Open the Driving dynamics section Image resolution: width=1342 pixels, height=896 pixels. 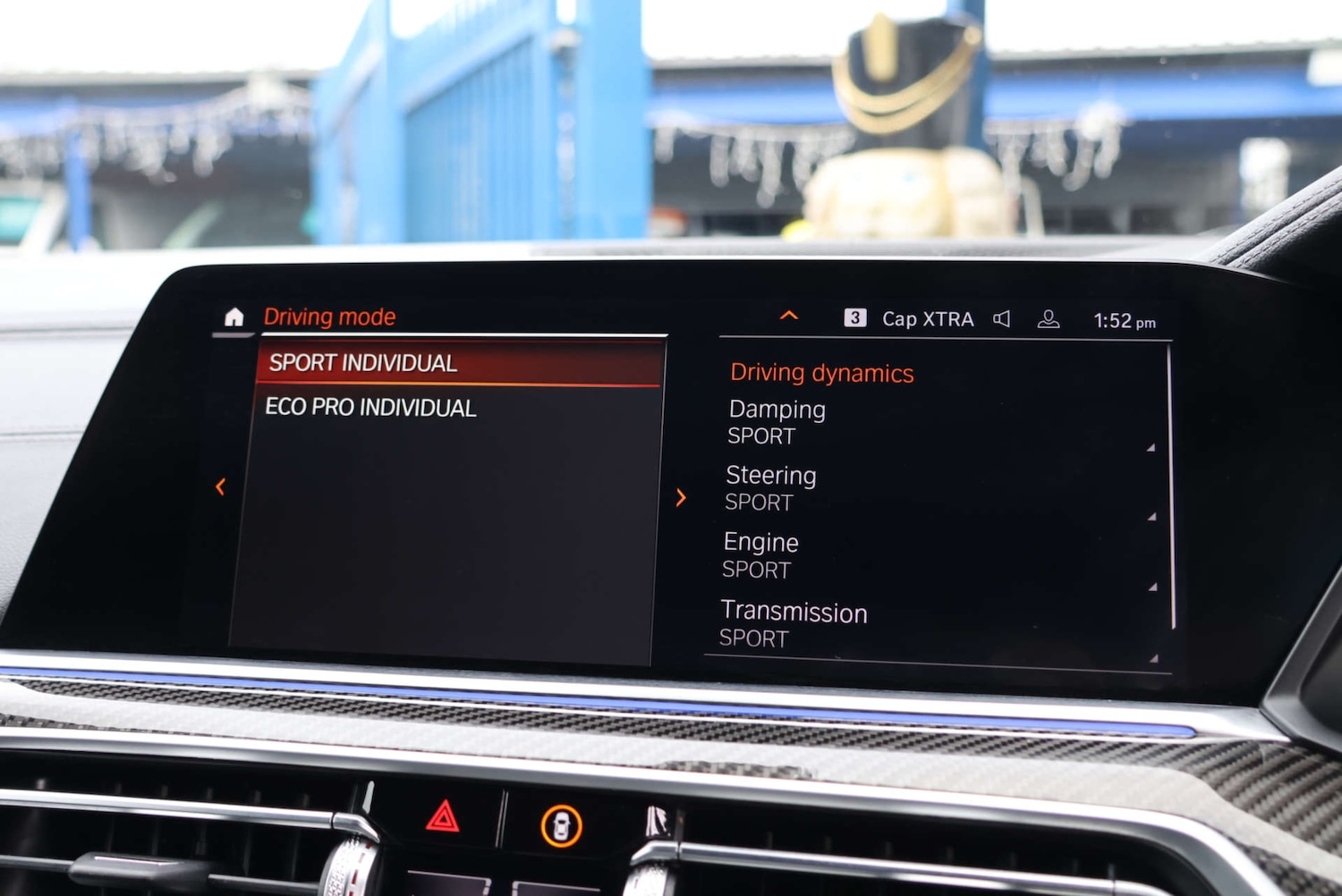[821, 372]
